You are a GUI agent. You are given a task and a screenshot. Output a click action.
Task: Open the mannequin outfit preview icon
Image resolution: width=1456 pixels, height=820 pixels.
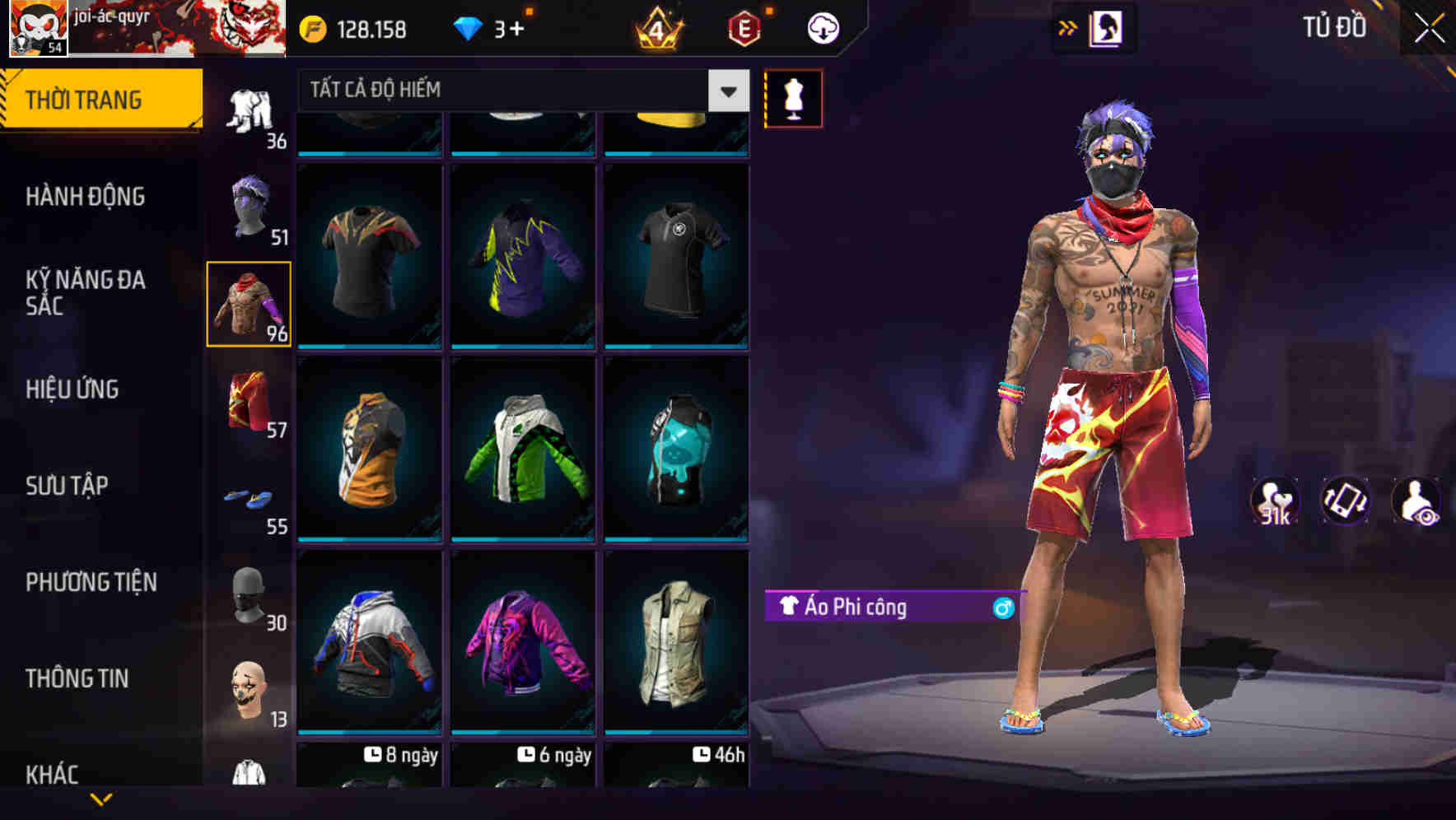pos(793,97)
